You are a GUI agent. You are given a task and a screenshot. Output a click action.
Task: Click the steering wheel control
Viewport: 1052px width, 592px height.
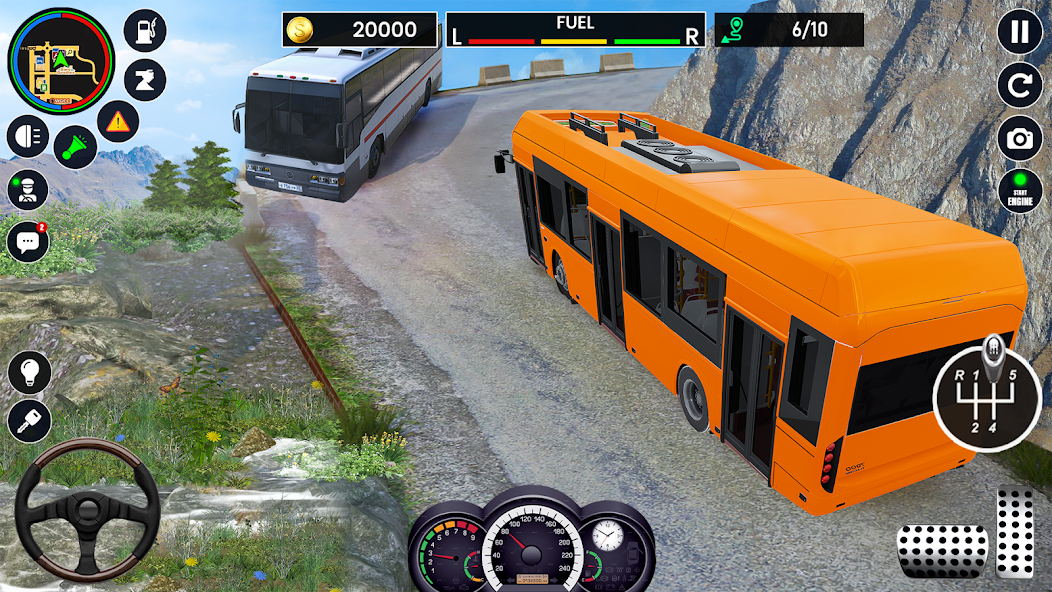88,510
